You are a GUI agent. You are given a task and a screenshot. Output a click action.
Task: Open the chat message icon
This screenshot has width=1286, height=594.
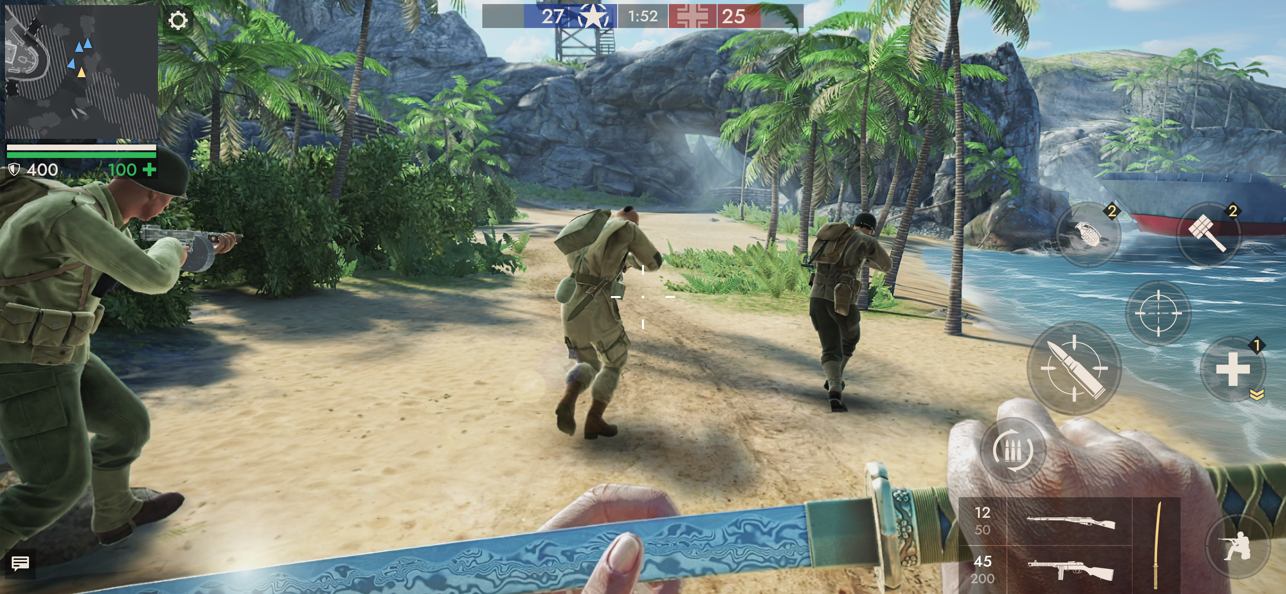[x=20, y=564]
